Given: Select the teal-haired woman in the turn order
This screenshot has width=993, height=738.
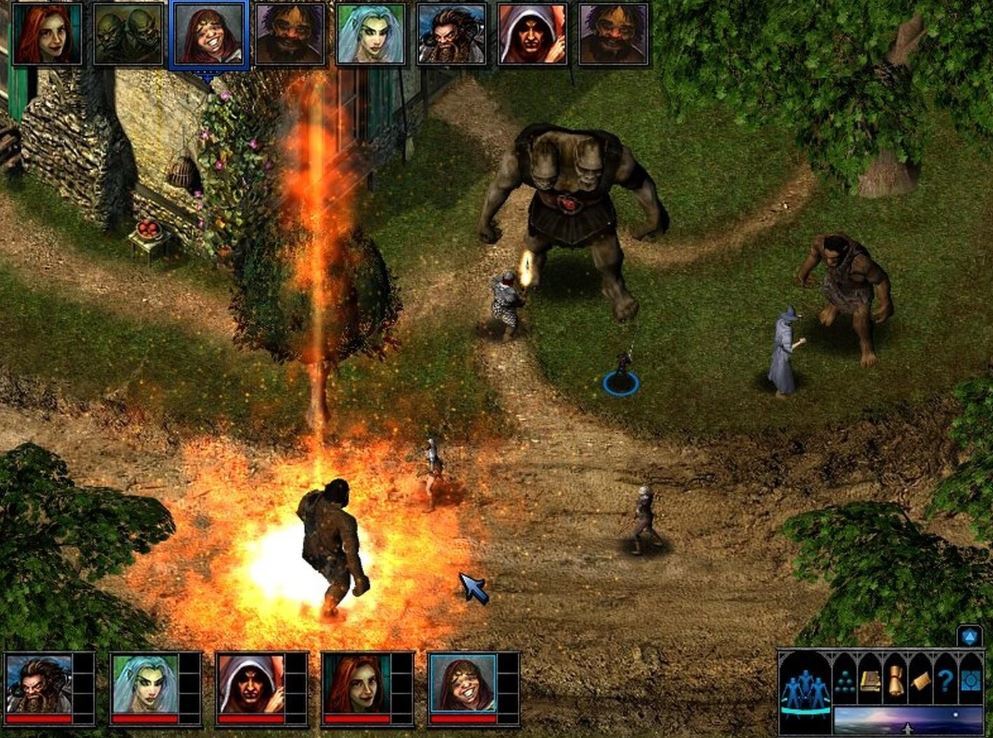Looking at the screenshot, I should click(370, 34).
